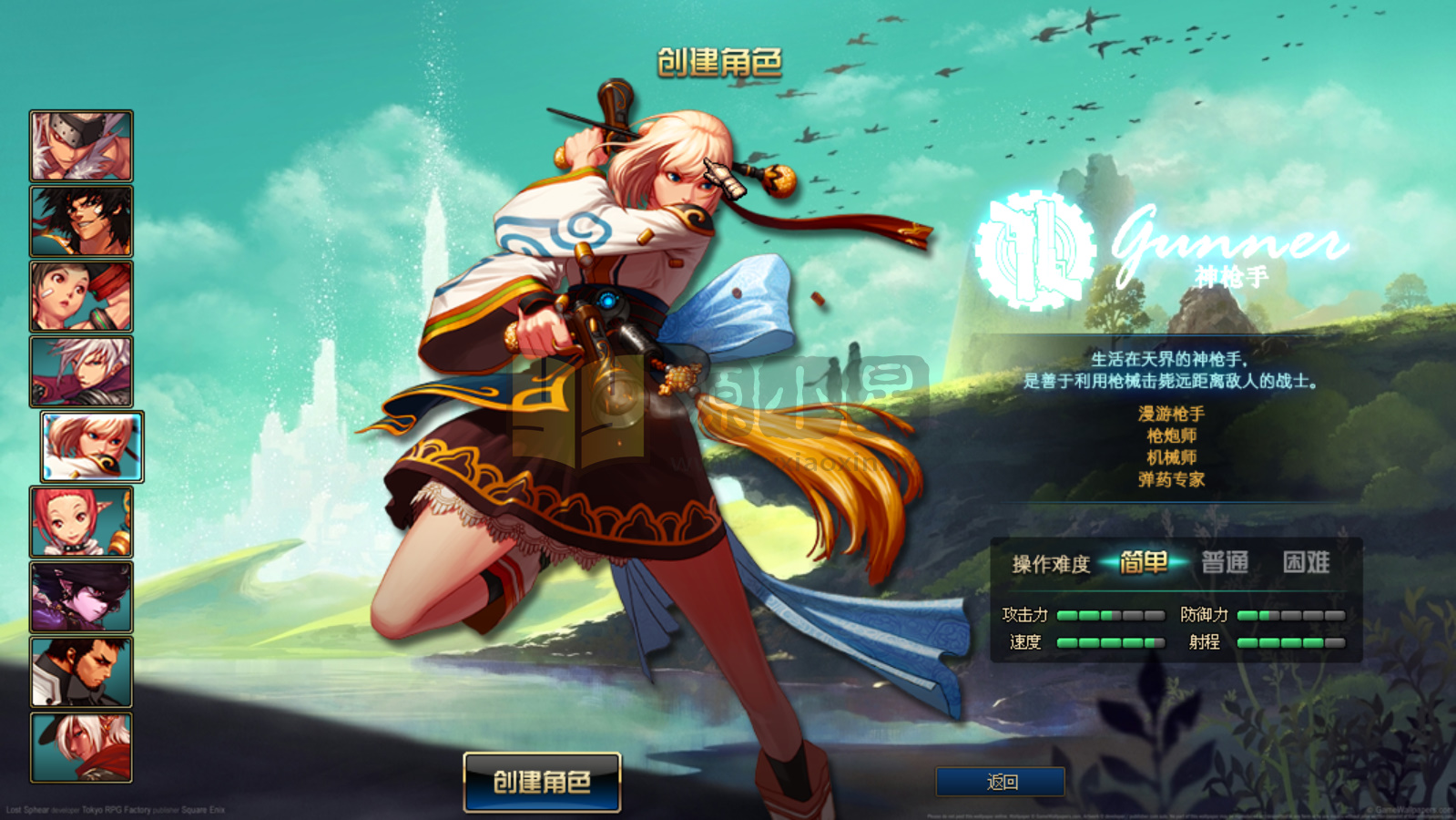Click the 创建角色 create character button

pyautogui.click(x=541, y=781)
